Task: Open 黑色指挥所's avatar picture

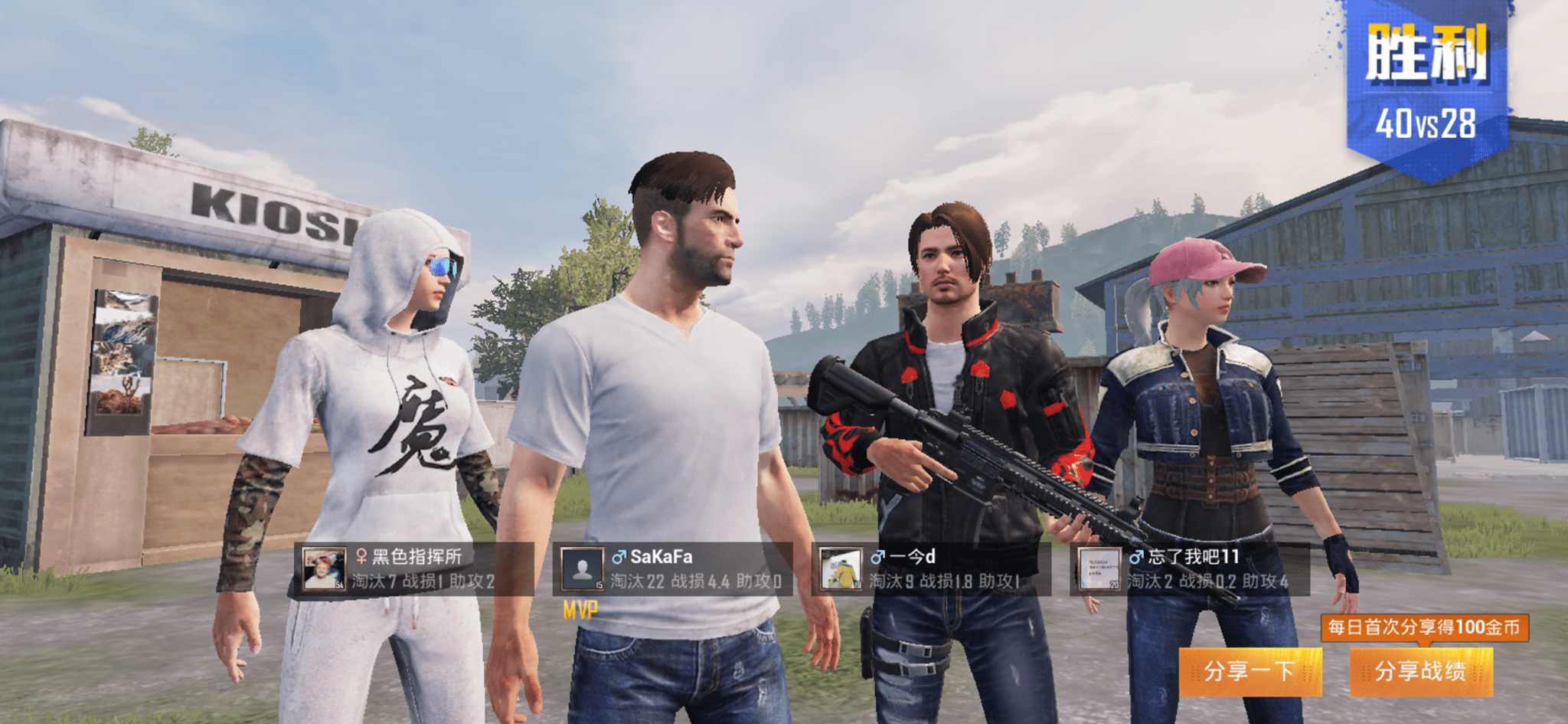Action: pyautogui.click(x=323, y=568)
